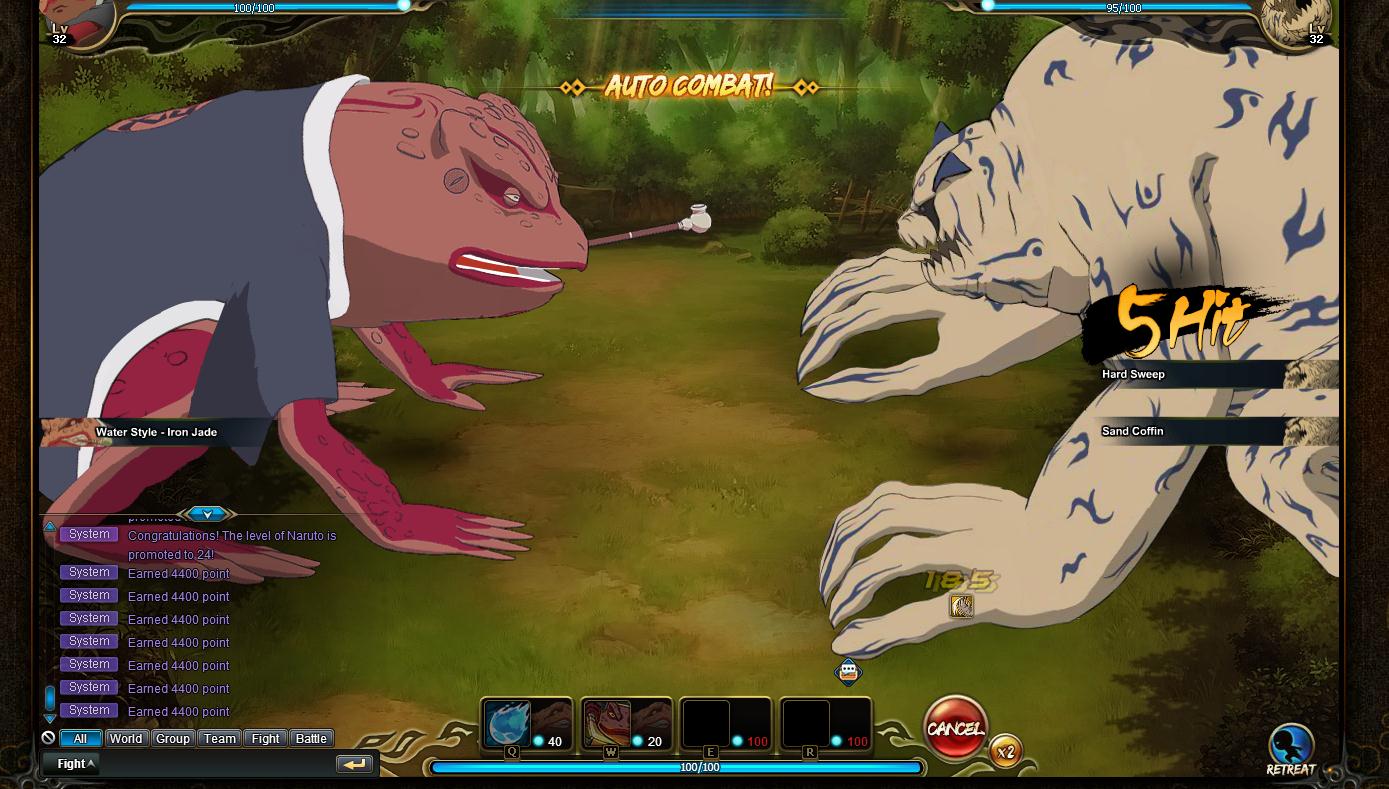View the Battle chat tab
The width and height of the screenshot is (1389, 789).
(311, 739)
